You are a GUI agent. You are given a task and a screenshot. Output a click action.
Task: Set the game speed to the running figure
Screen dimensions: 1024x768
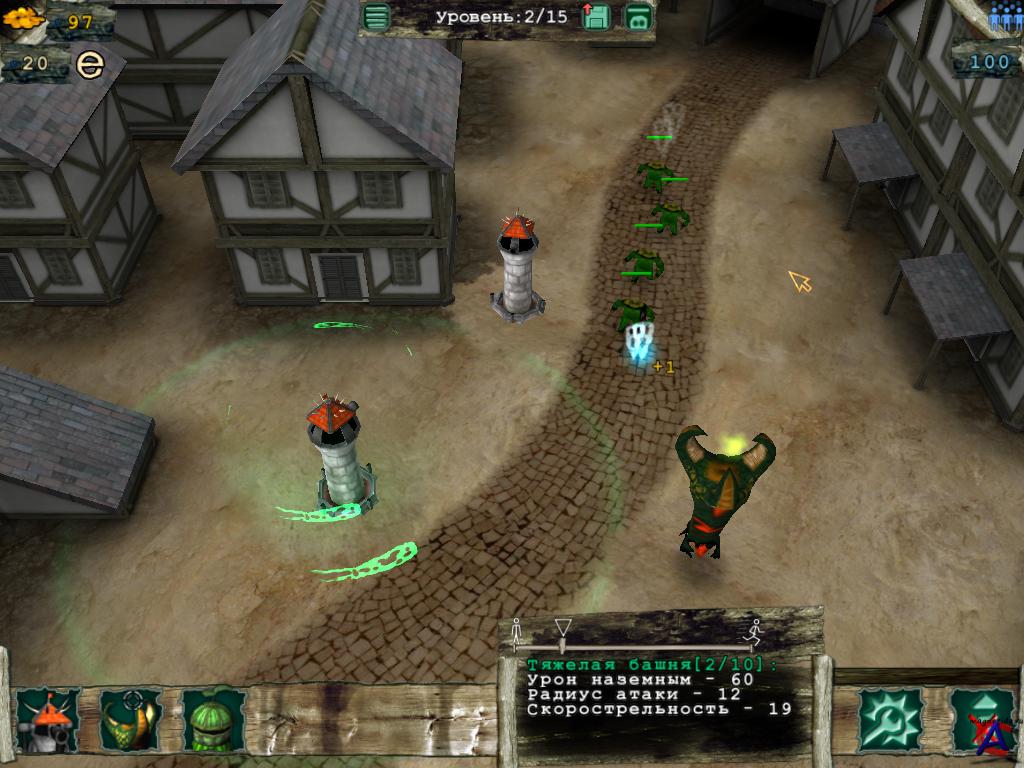(755, 631)
